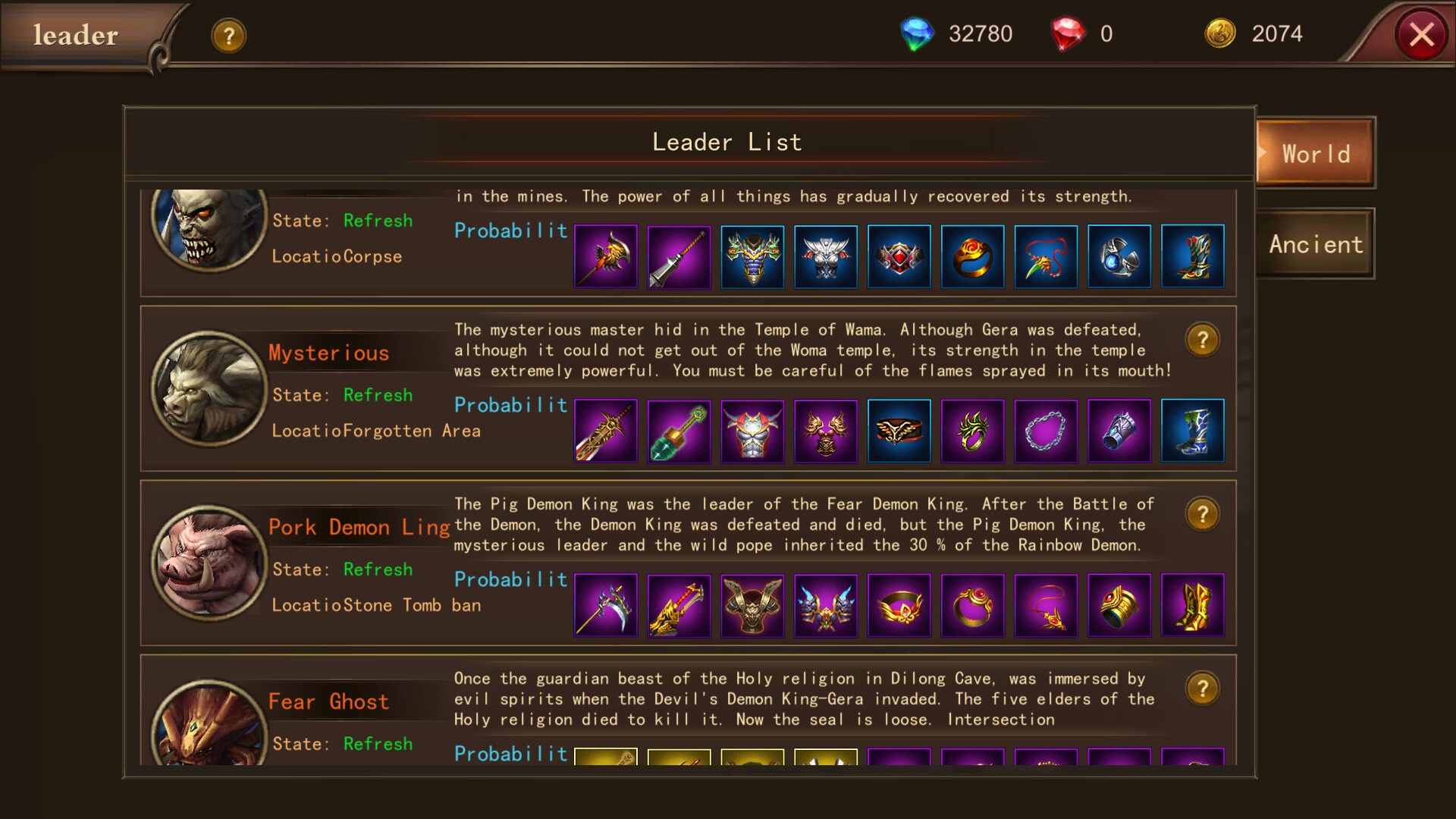Open details via Fear Ghost question mark
Viewport: 1456px width, 819px height.
tap(1203, 688)
